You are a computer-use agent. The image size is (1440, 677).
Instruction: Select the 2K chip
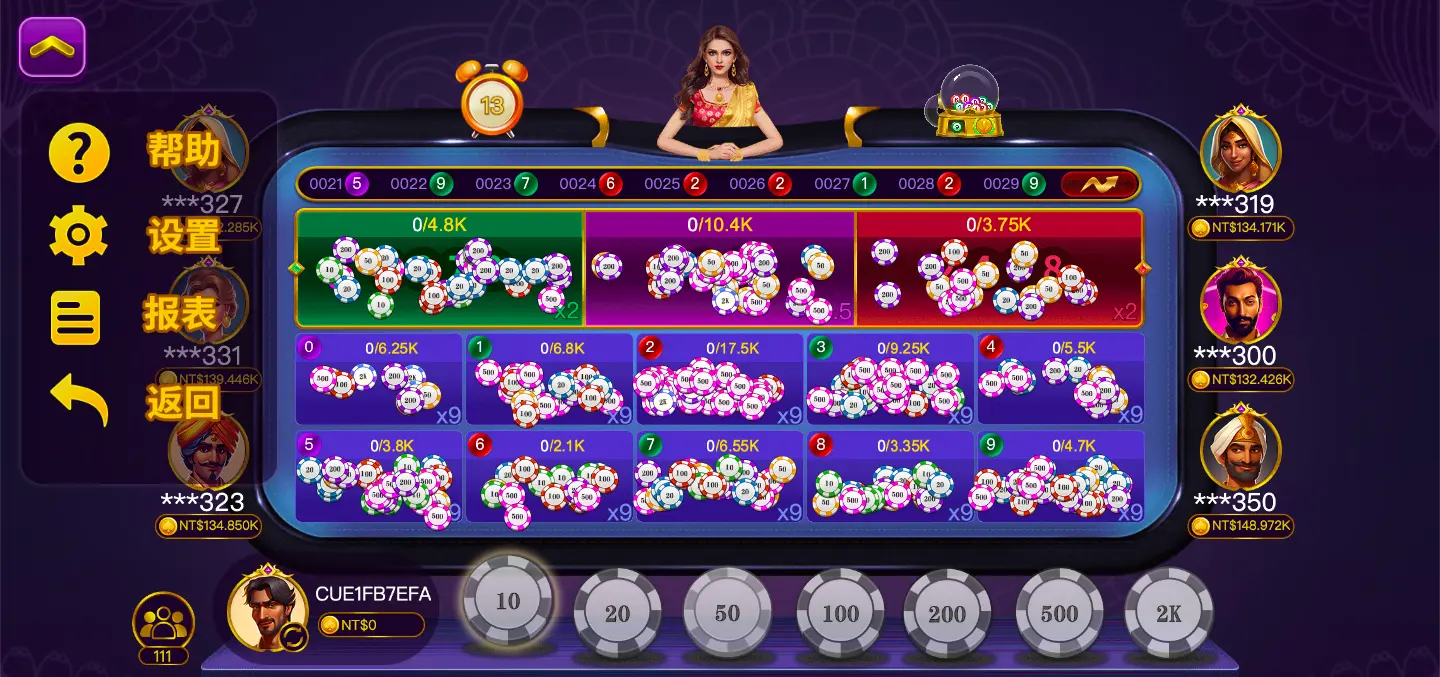[1168, 613]
